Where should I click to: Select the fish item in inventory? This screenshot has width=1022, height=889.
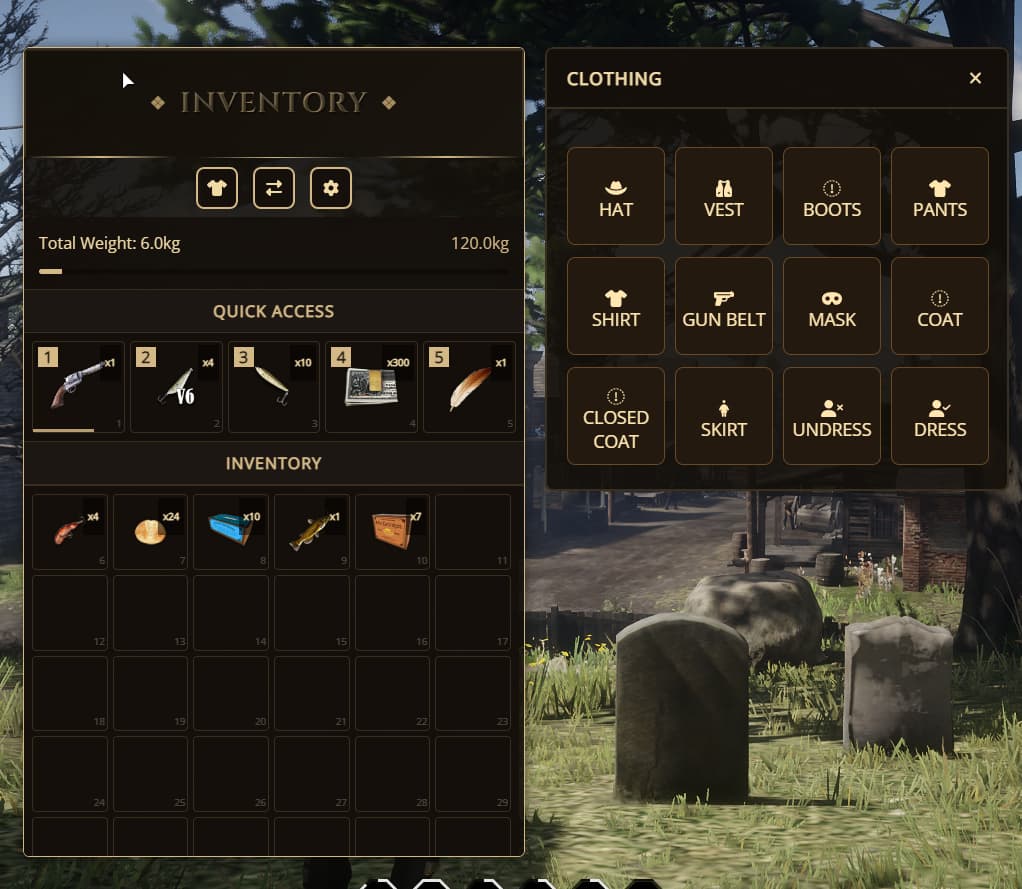pos(312,531)
